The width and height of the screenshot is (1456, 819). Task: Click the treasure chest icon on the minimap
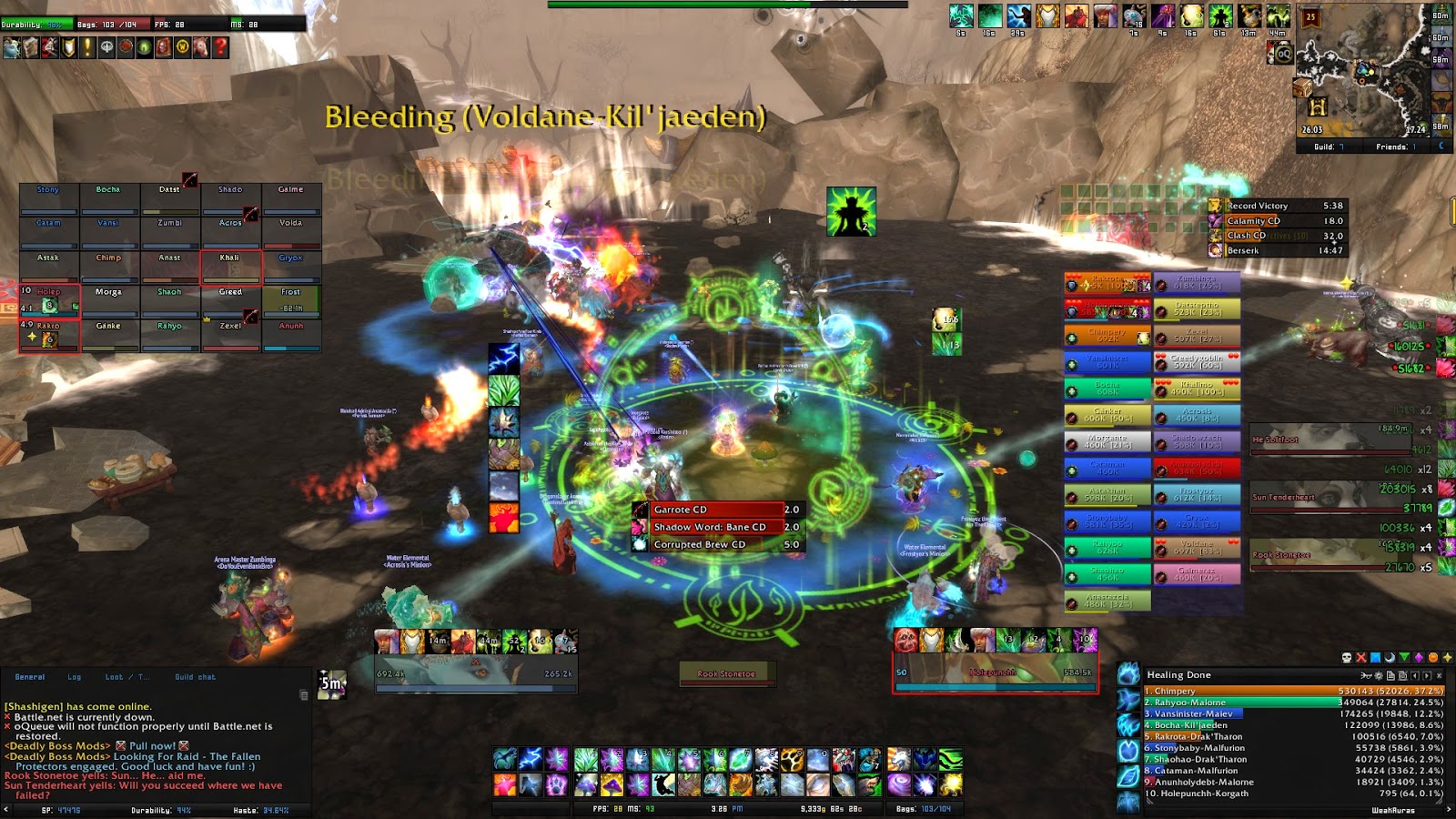point(1301,87)
